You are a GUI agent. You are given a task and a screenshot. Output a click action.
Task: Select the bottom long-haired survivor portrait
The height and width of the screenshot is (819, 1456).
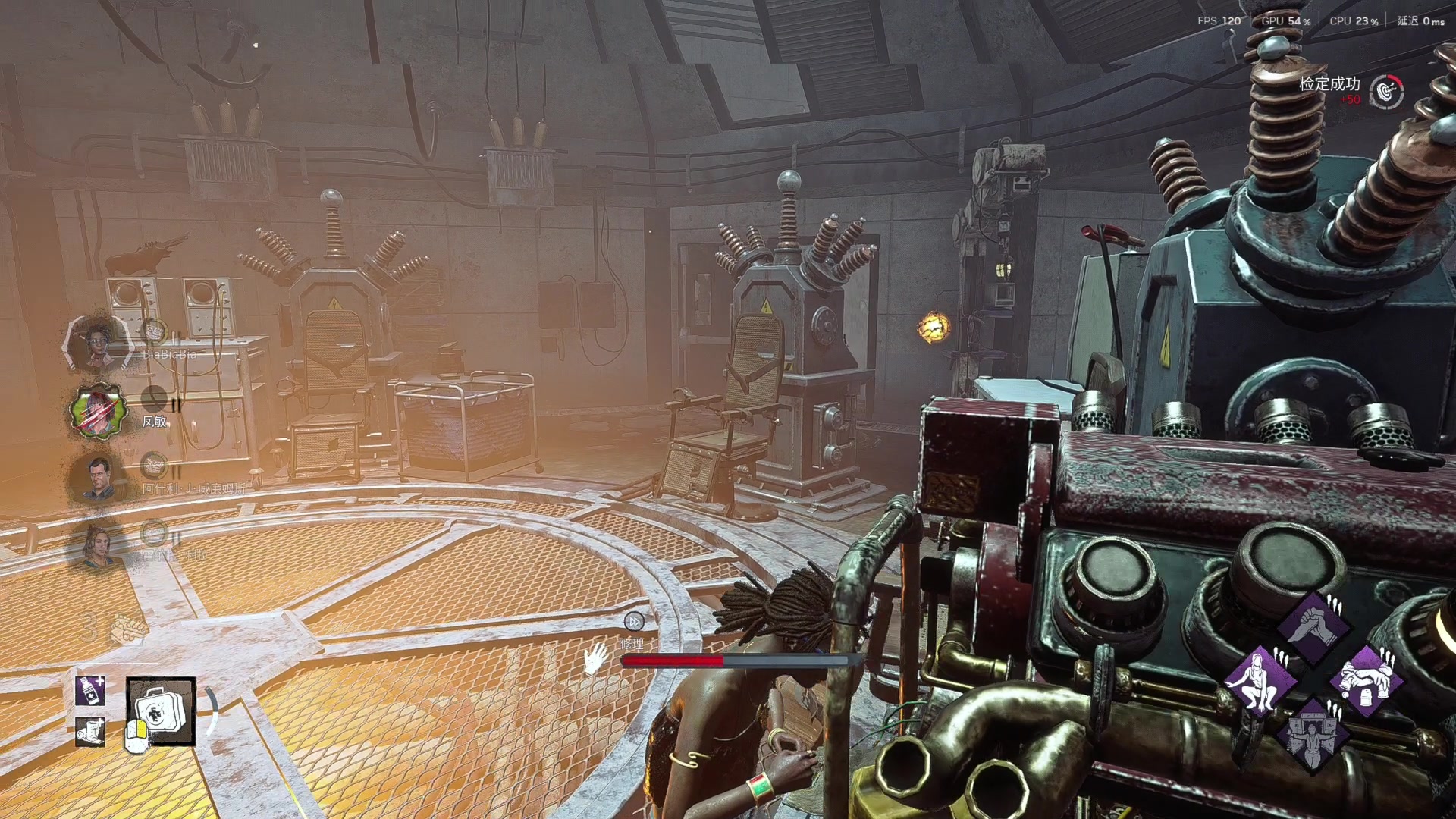(x=98, y=544)
